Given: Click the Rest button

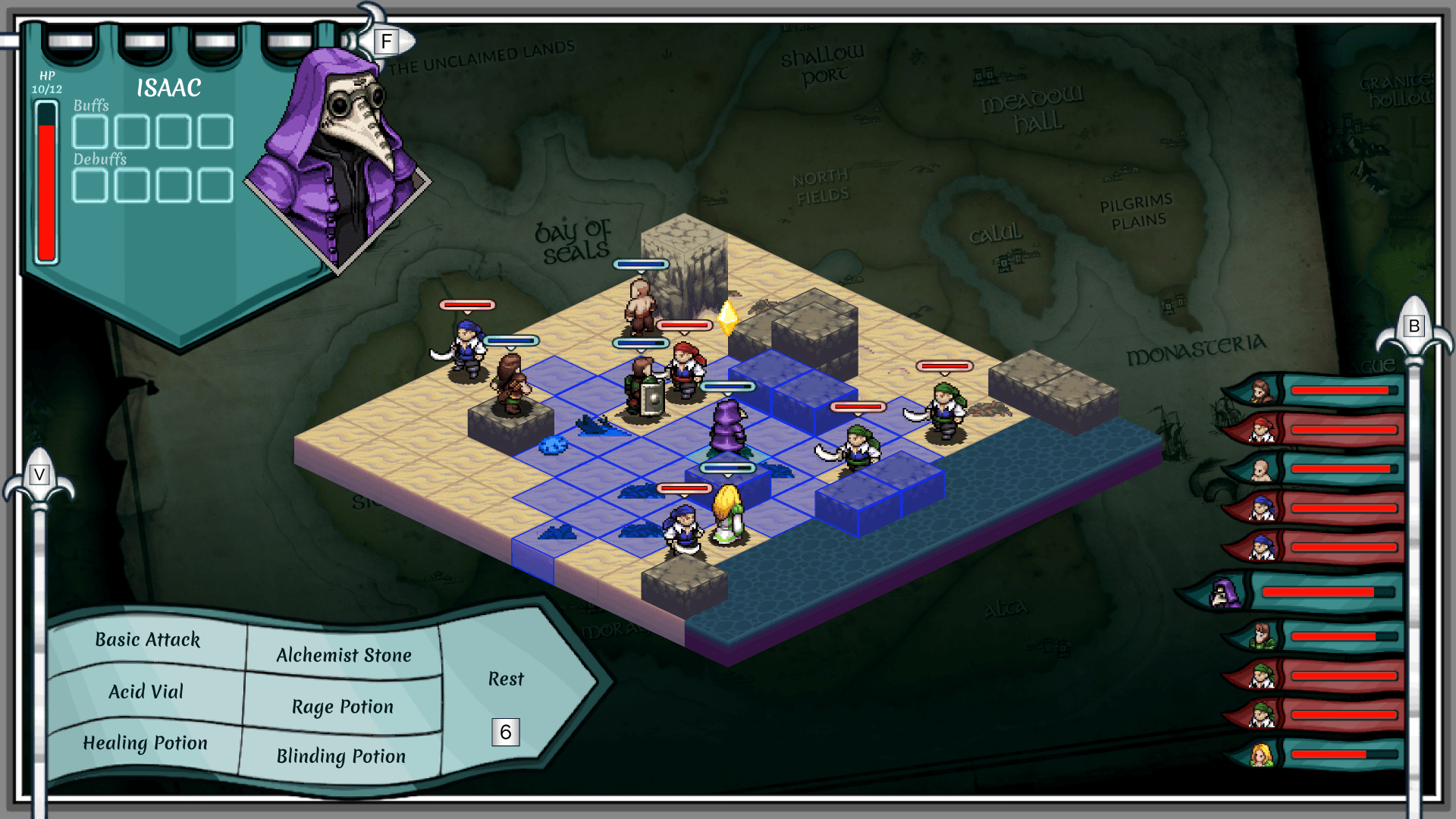Looking at the screenshot, I should [506, 679].
